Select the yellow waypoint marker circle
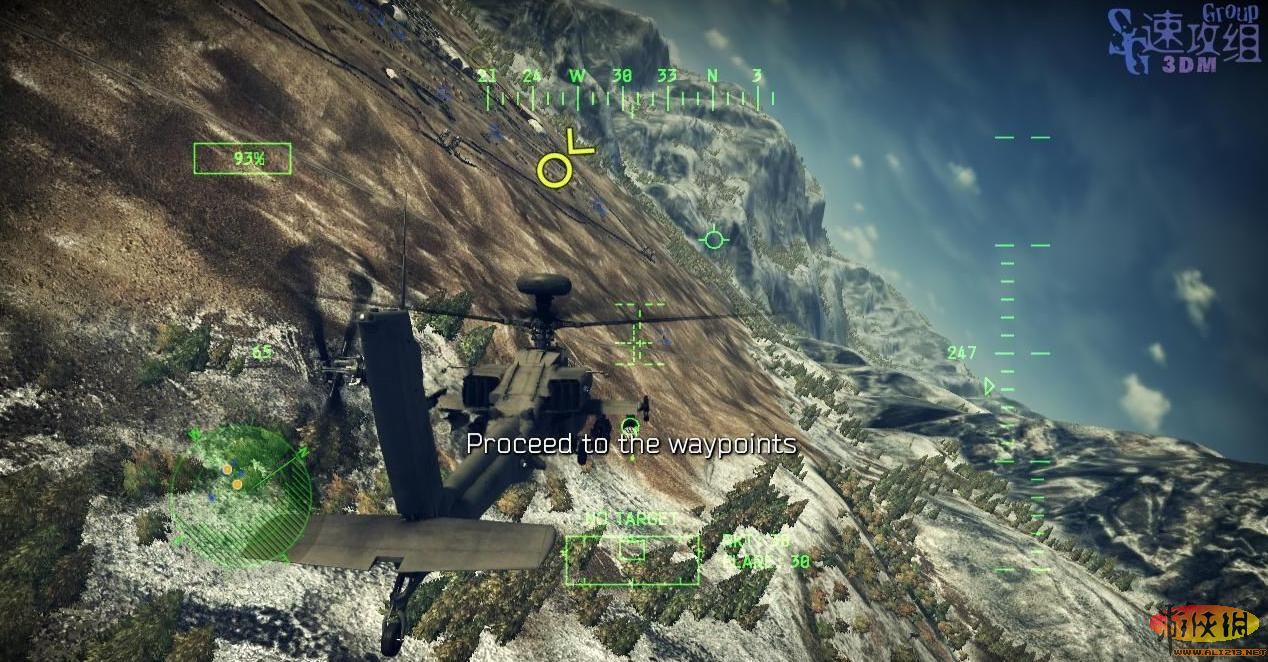The width and height of the screenshot is (1268, 662). click(554, 169)
